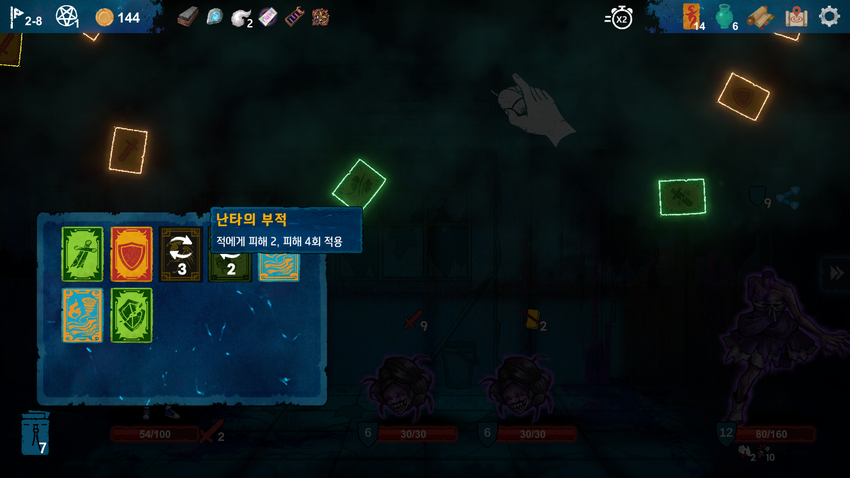Click the pentagram icon in top bar
The width and height of the screenshot is (850, 478).
pyautogui.click(x=67, y=17)
